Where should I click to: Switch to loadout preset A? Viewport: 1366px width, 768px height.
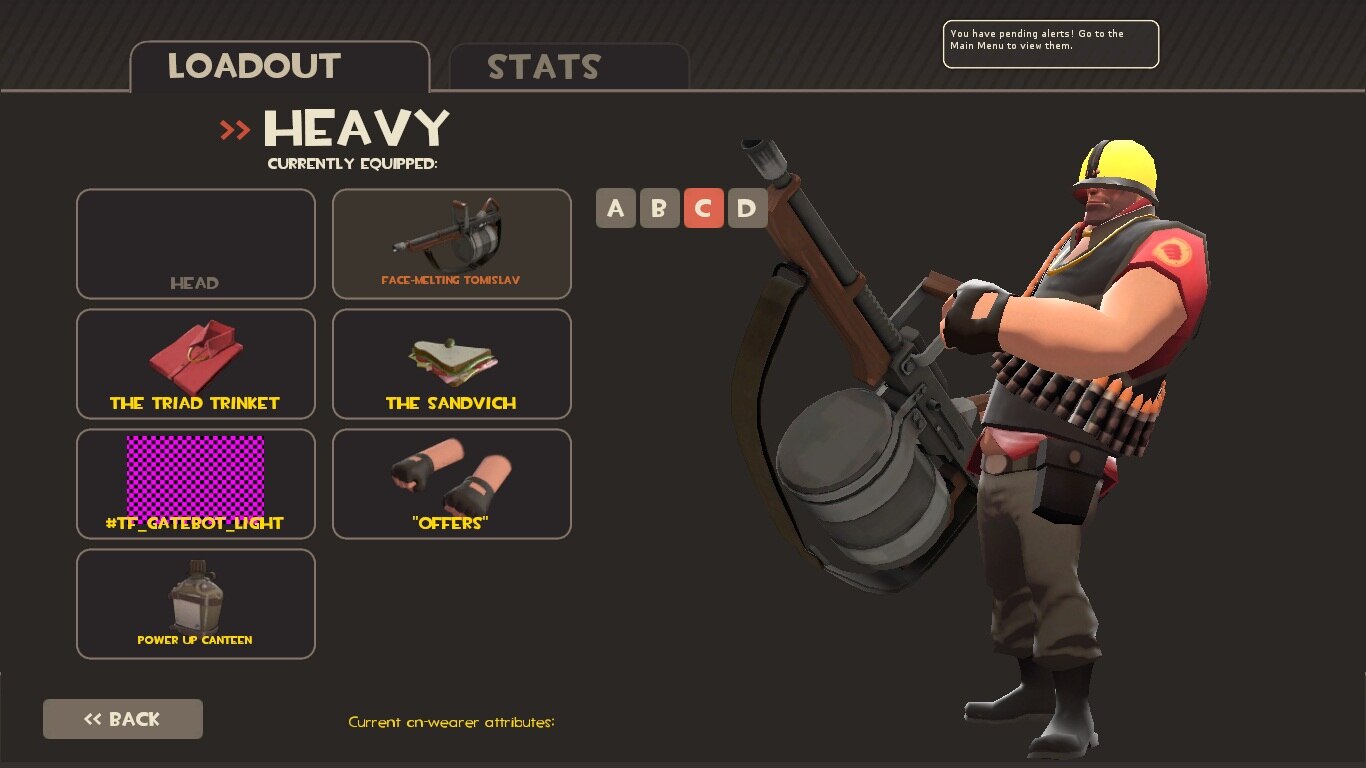pyautogui.click(x=616, y=208)
